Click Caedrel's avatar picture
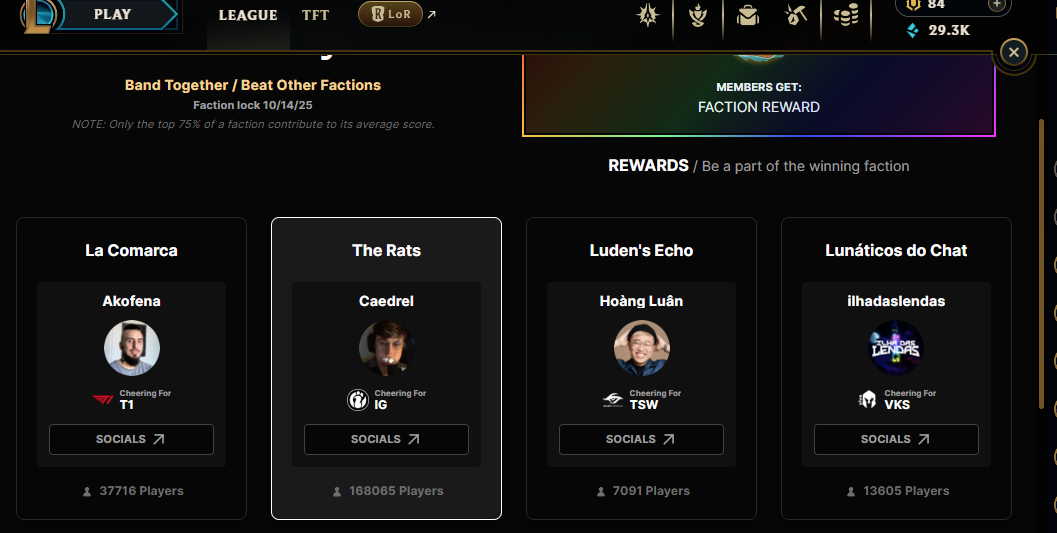The height and width of the screenshot is (533, 1057). point(386,348)
